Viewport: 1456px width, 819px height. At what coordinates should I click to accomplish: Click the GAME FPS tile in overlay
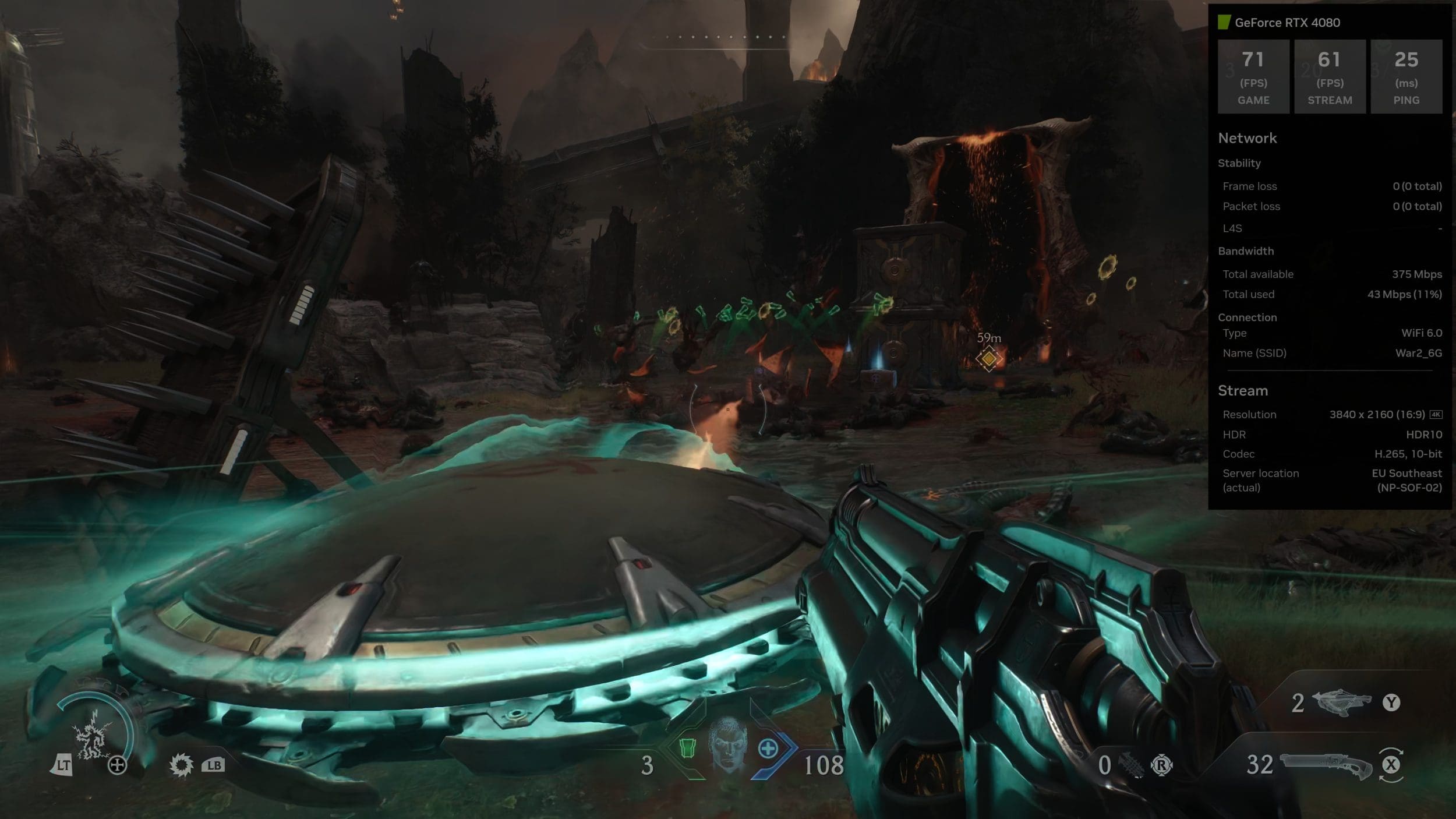tap(1253, 77)
